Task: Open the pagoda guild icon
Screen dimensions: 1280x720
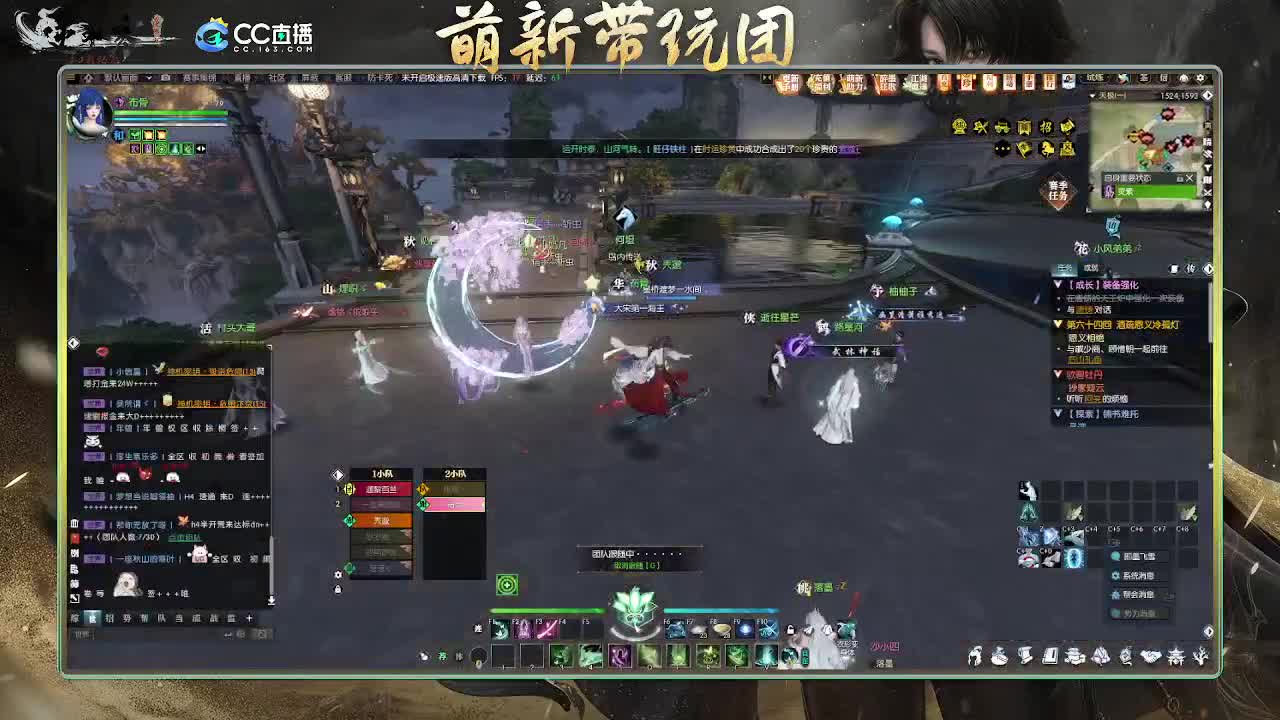Action: [1177, 659]
